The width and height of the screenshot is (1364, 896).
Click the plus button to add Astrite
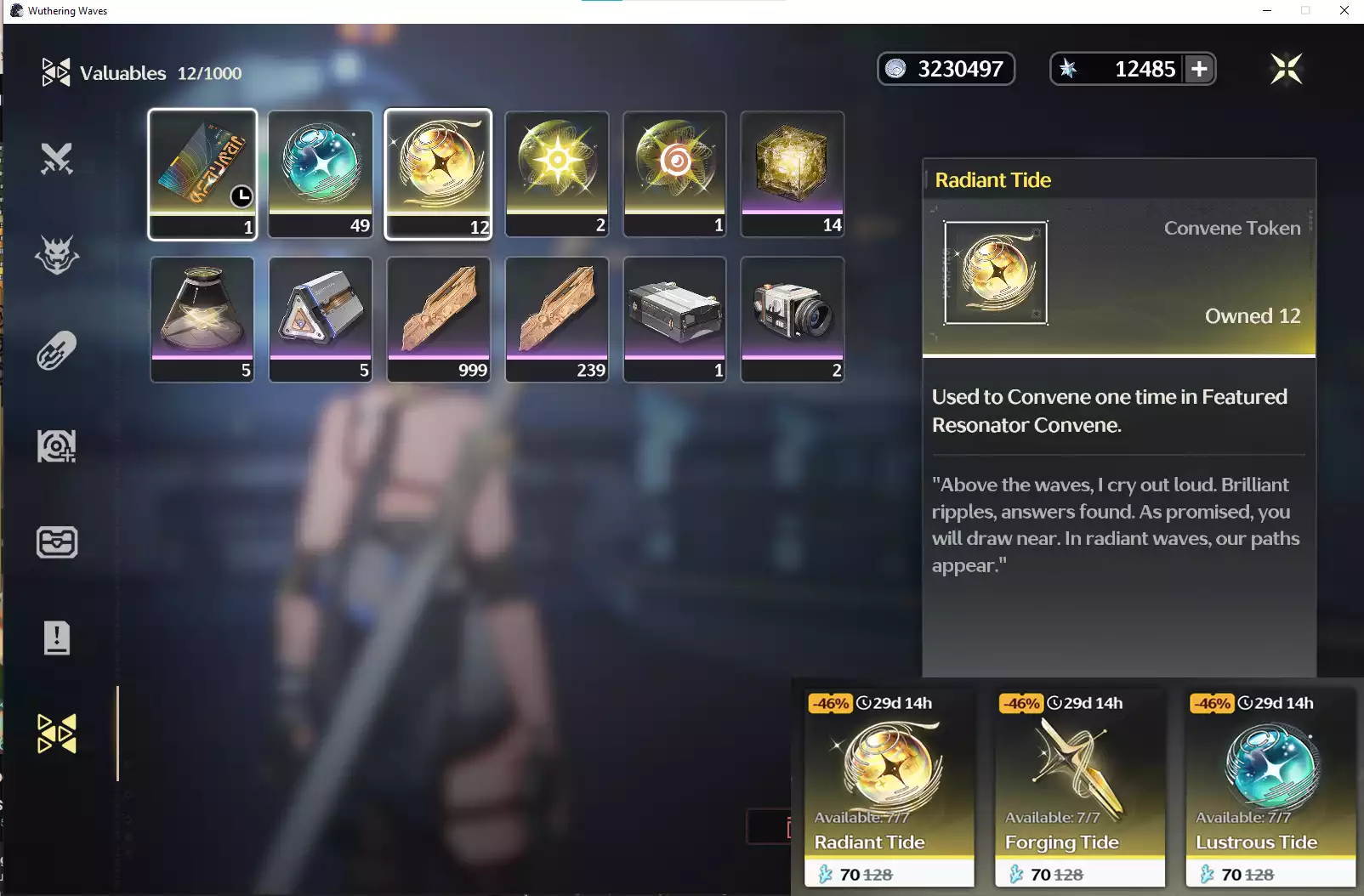click(x=1199, y=68)
